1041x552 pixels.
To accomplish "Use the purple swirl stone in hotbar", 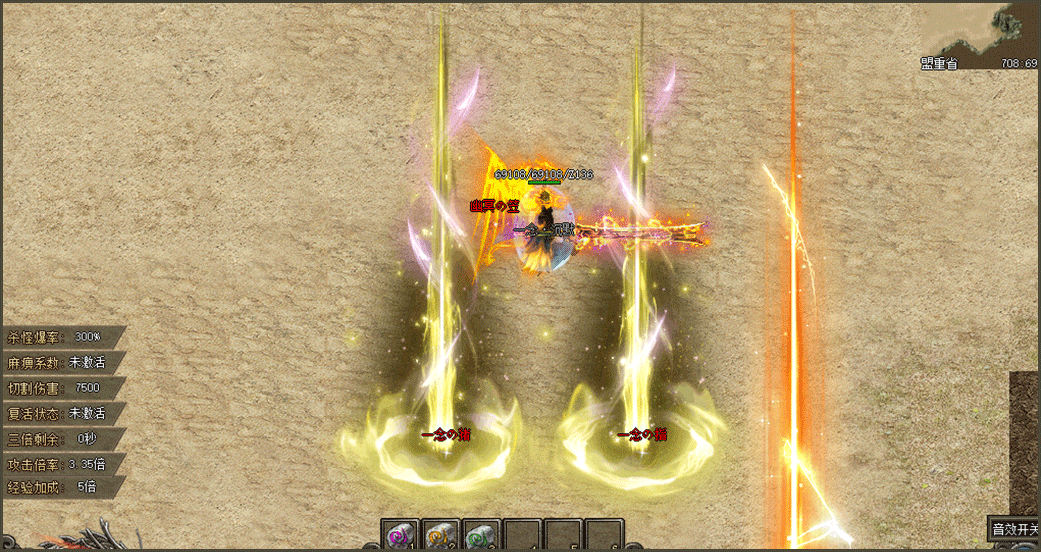I will pyautogui.click(x=399, y=535).
